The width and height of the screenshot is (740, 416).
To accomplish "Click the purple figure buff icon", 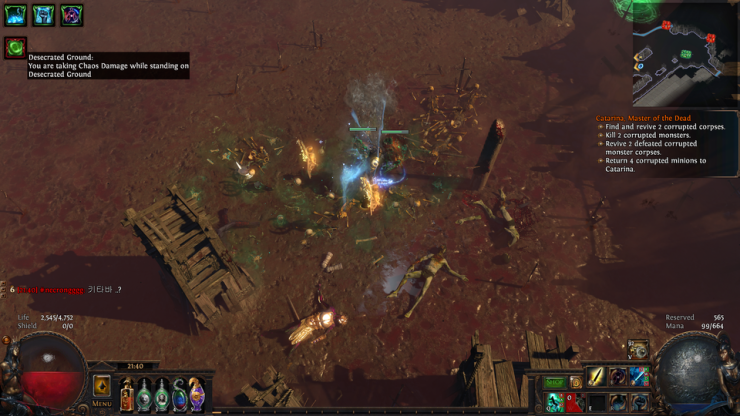I will point(71,15).
